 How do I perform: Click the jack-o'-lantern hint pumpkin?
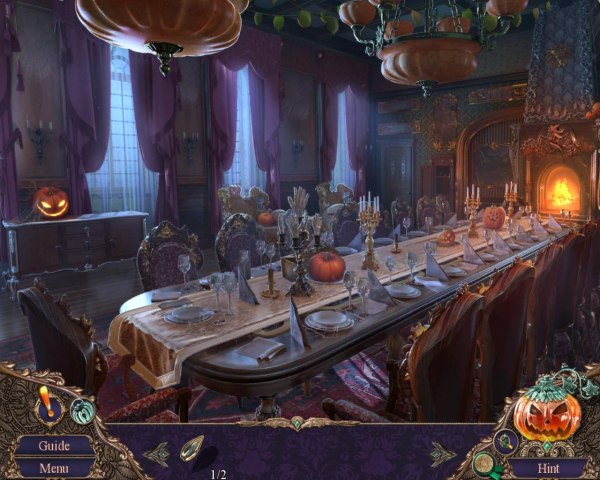[x=547, y=411]
